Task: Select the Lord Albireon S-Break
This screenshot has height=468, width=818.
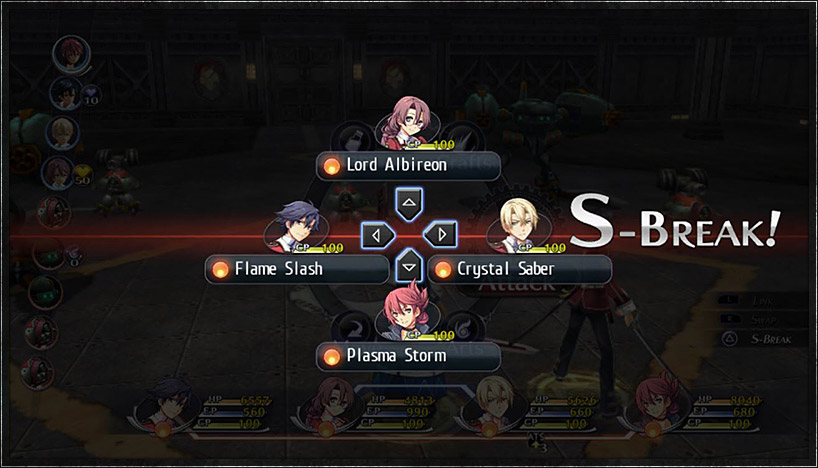Action: pos(408,165)
